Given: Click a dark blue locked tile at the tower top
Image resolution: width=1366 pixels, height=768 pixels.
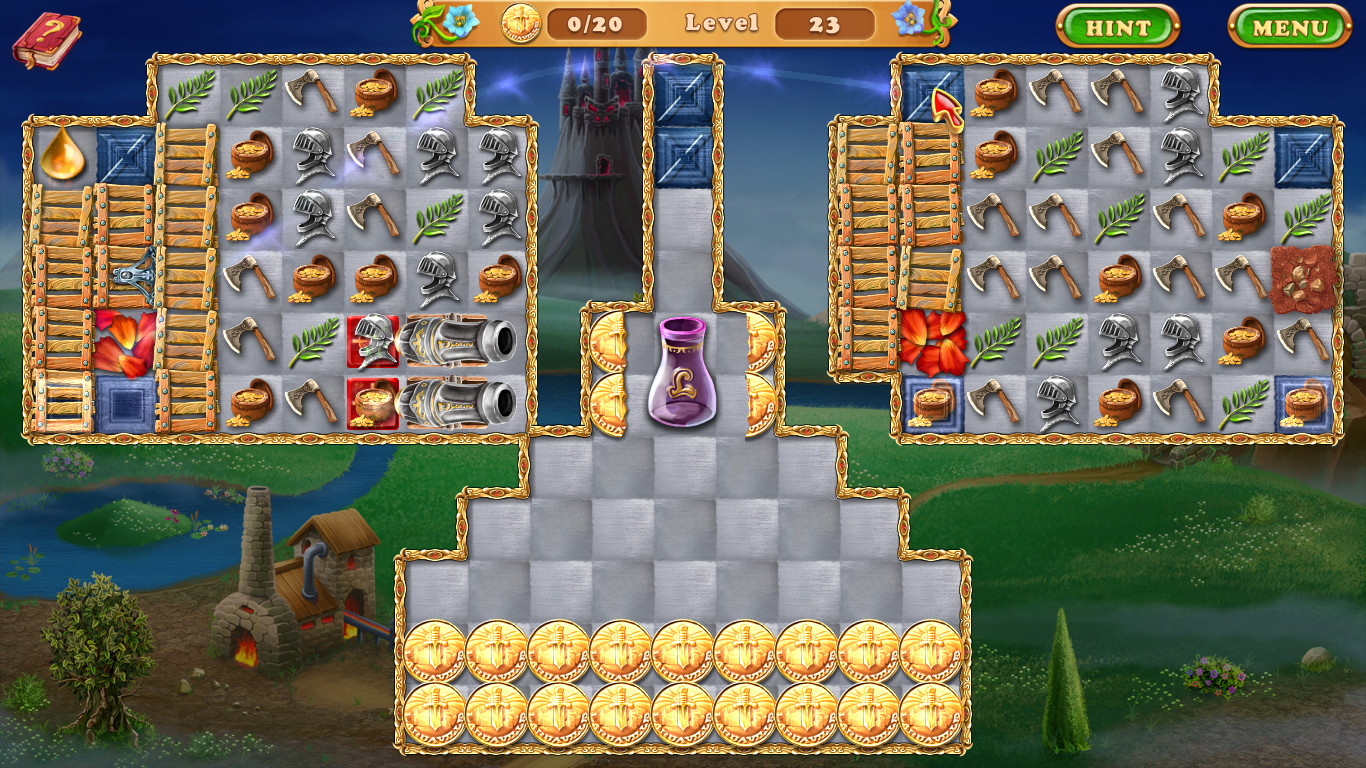Looking at the screenshot, I should (685, 95).
